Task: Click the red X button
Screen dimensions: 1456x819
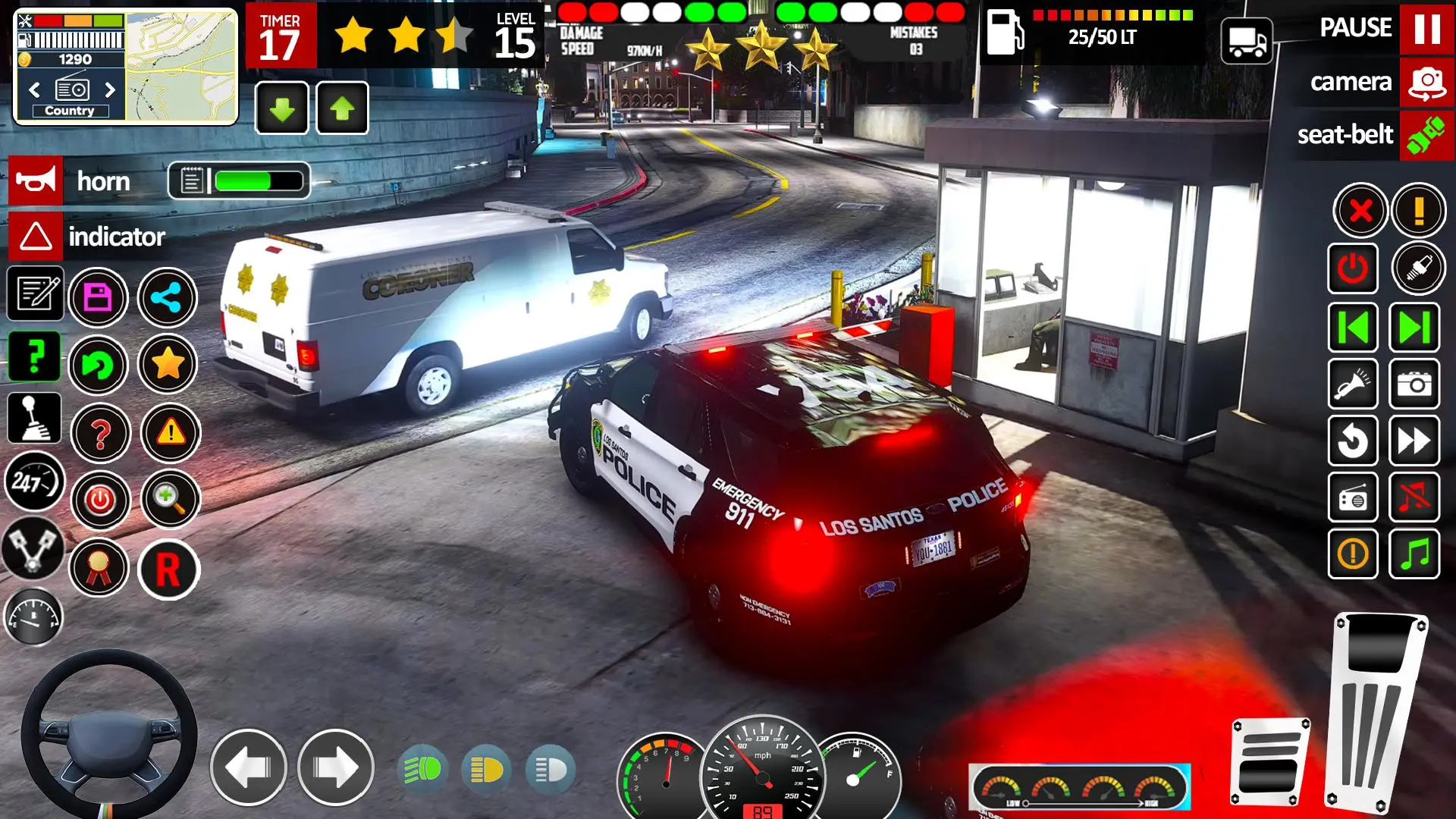Action: 1360,210
